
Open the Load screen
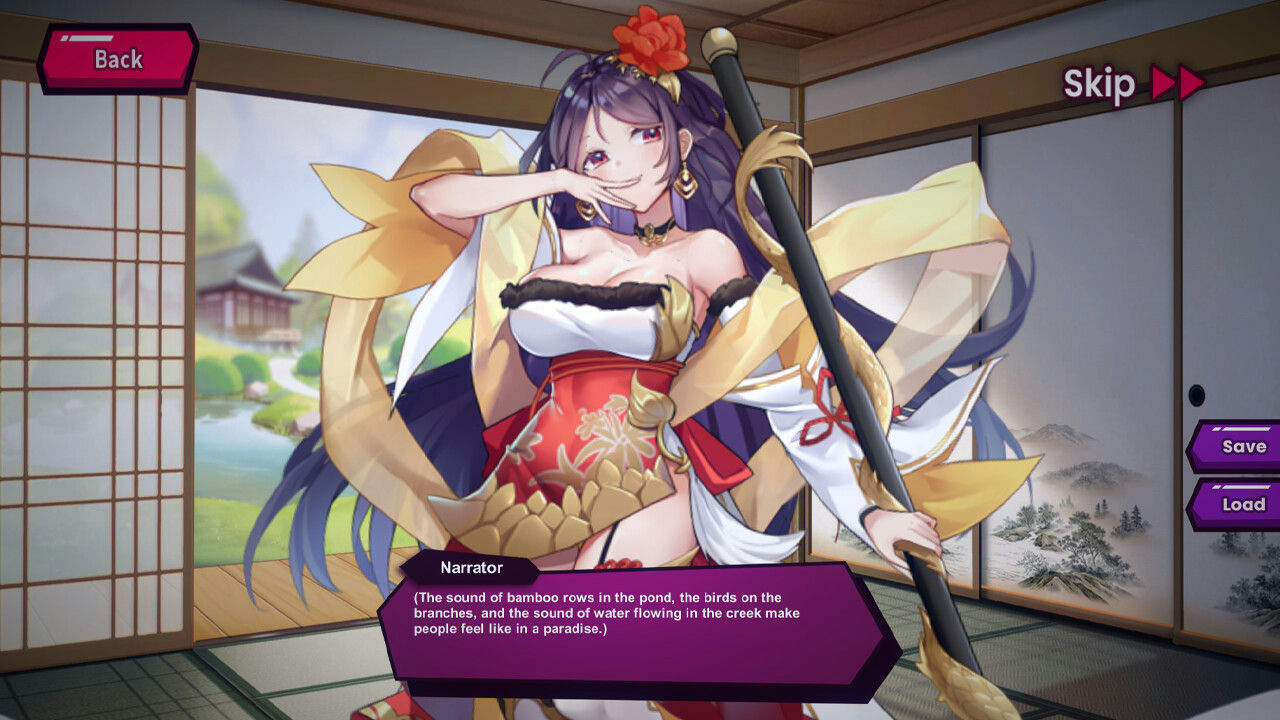coord(1242,505)
